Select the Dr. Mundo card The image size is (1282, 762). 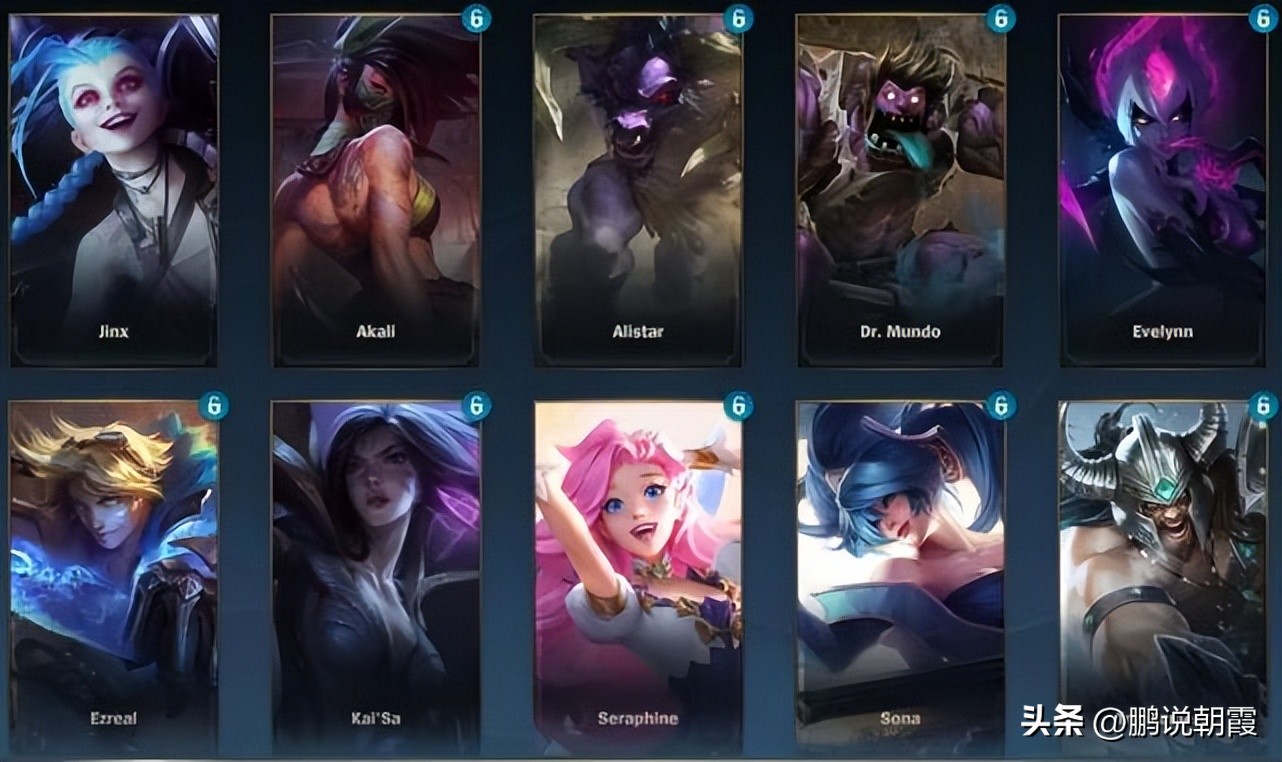pyautogui.click(x=901, y=190)
